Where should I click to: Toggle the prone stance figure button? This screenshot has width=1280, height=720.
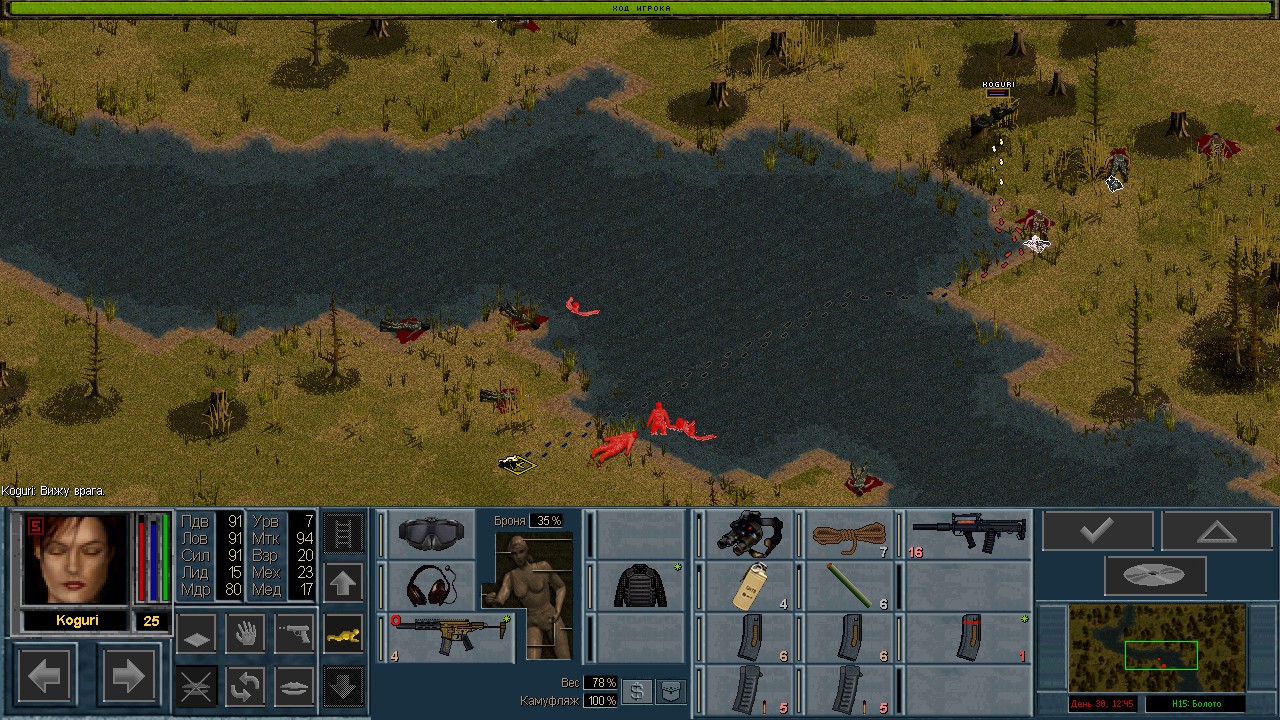point(343,634)
